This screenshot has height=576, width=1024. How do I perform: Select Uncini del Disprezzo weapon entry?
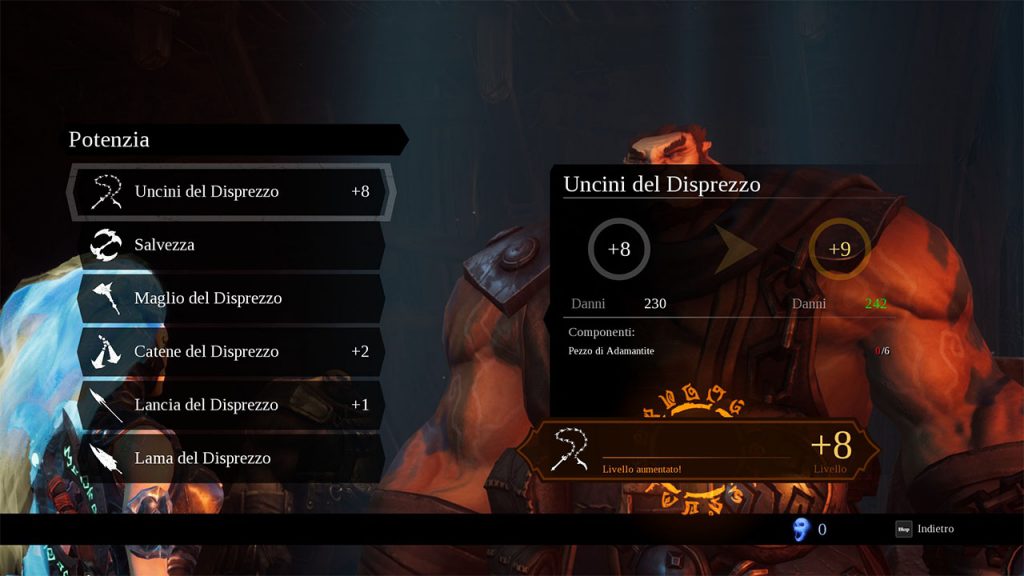230,191
